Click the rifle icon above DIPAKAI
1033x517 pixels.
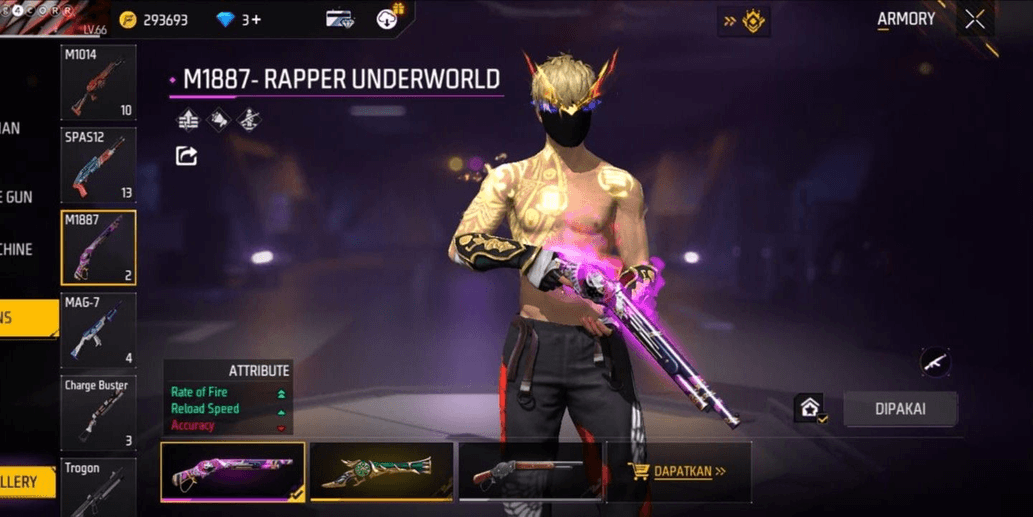pos(934,361)
